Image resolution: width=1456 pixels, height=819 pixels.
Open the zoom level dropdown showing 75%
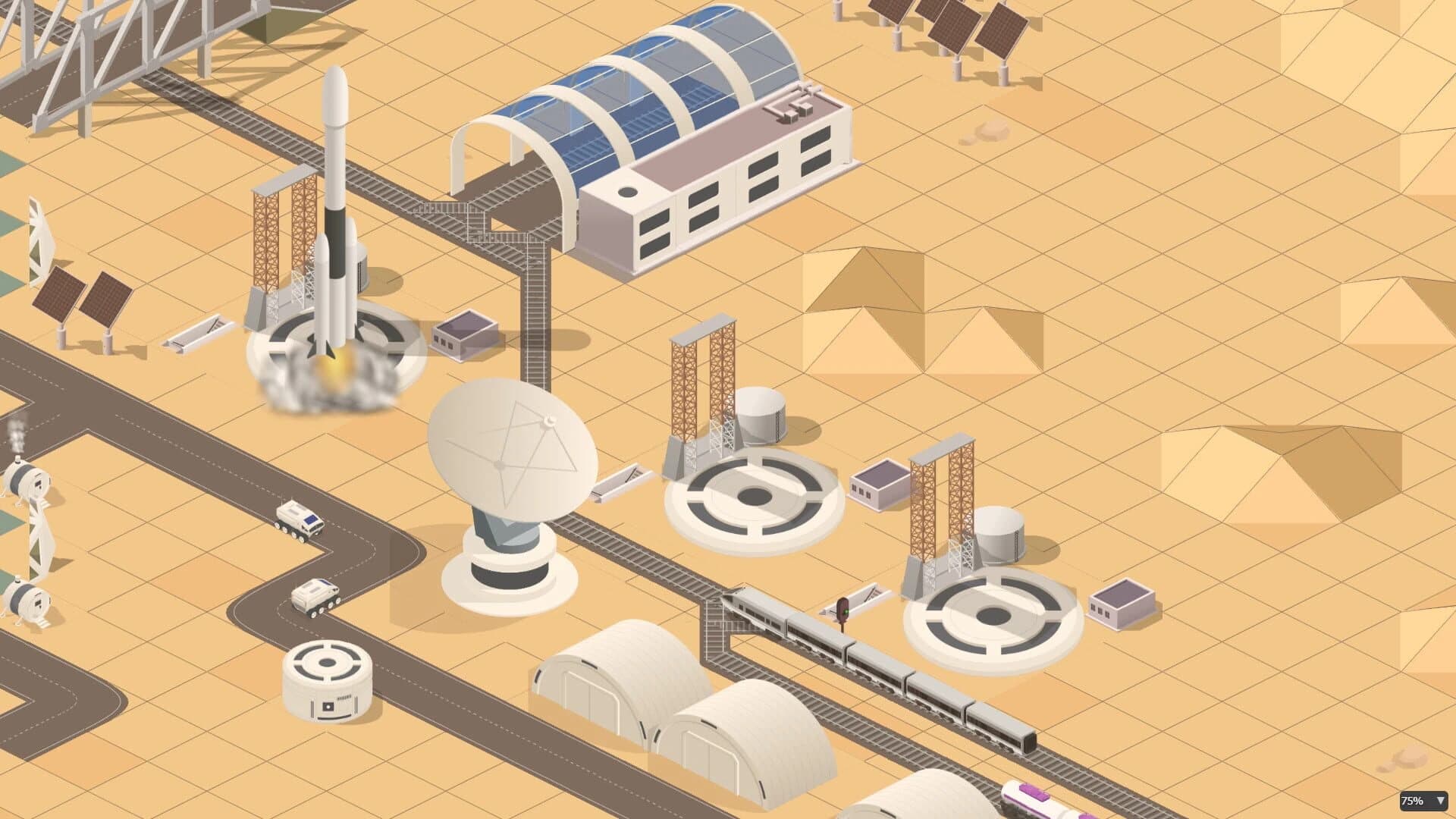(1422, 799)
